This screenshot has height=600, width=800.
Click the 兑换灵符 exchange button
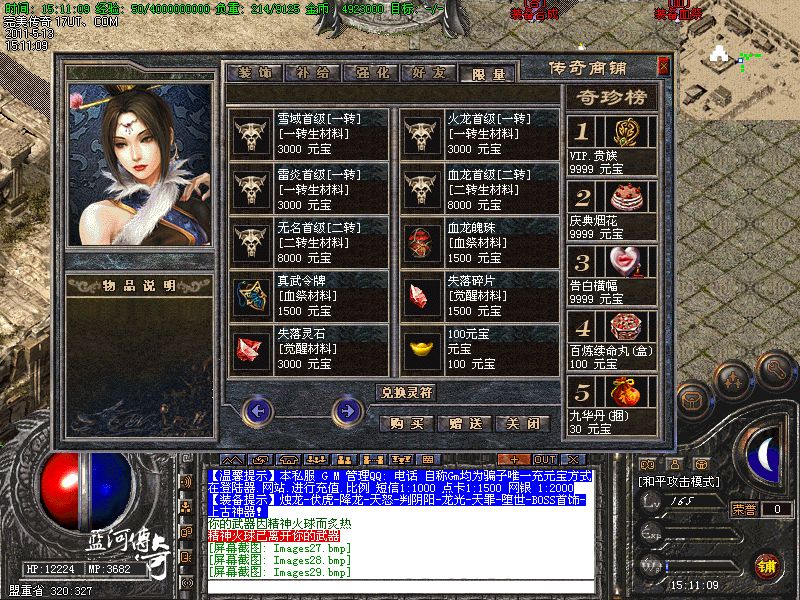point(408,393)
